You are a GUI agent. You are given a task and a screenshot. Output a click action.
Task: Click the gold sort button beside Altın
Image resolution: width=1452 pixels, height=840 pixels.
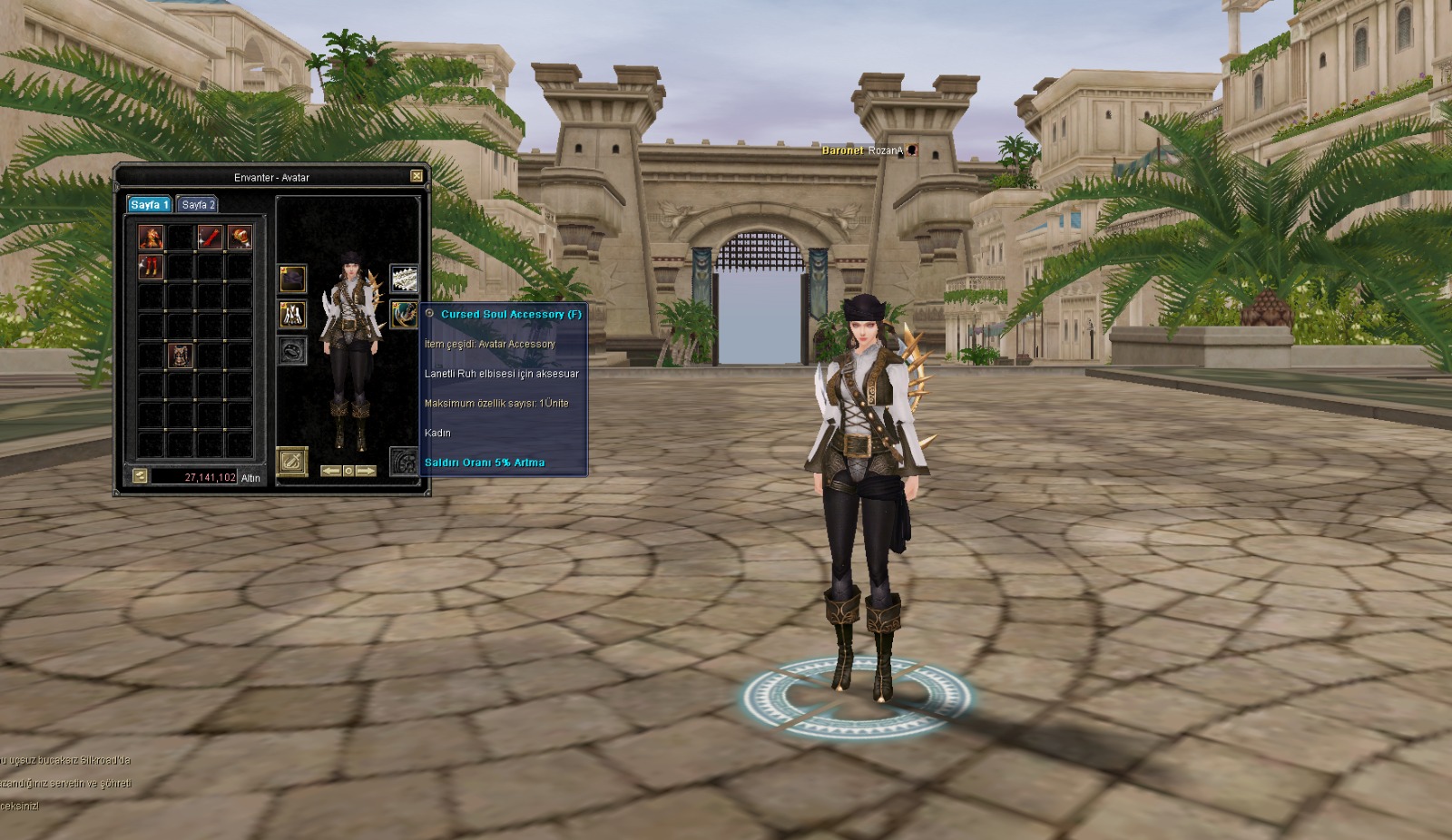(x=140, y=475)
